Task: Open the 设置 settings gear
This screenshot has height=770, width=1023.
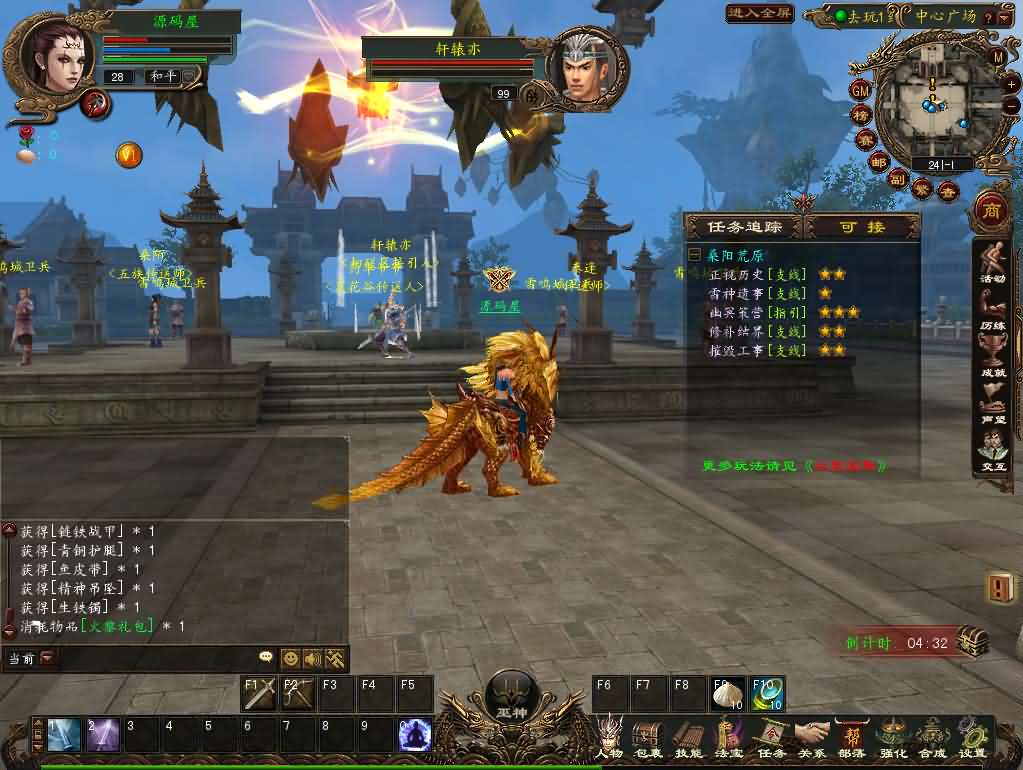Action: click(x=971, y=736)
